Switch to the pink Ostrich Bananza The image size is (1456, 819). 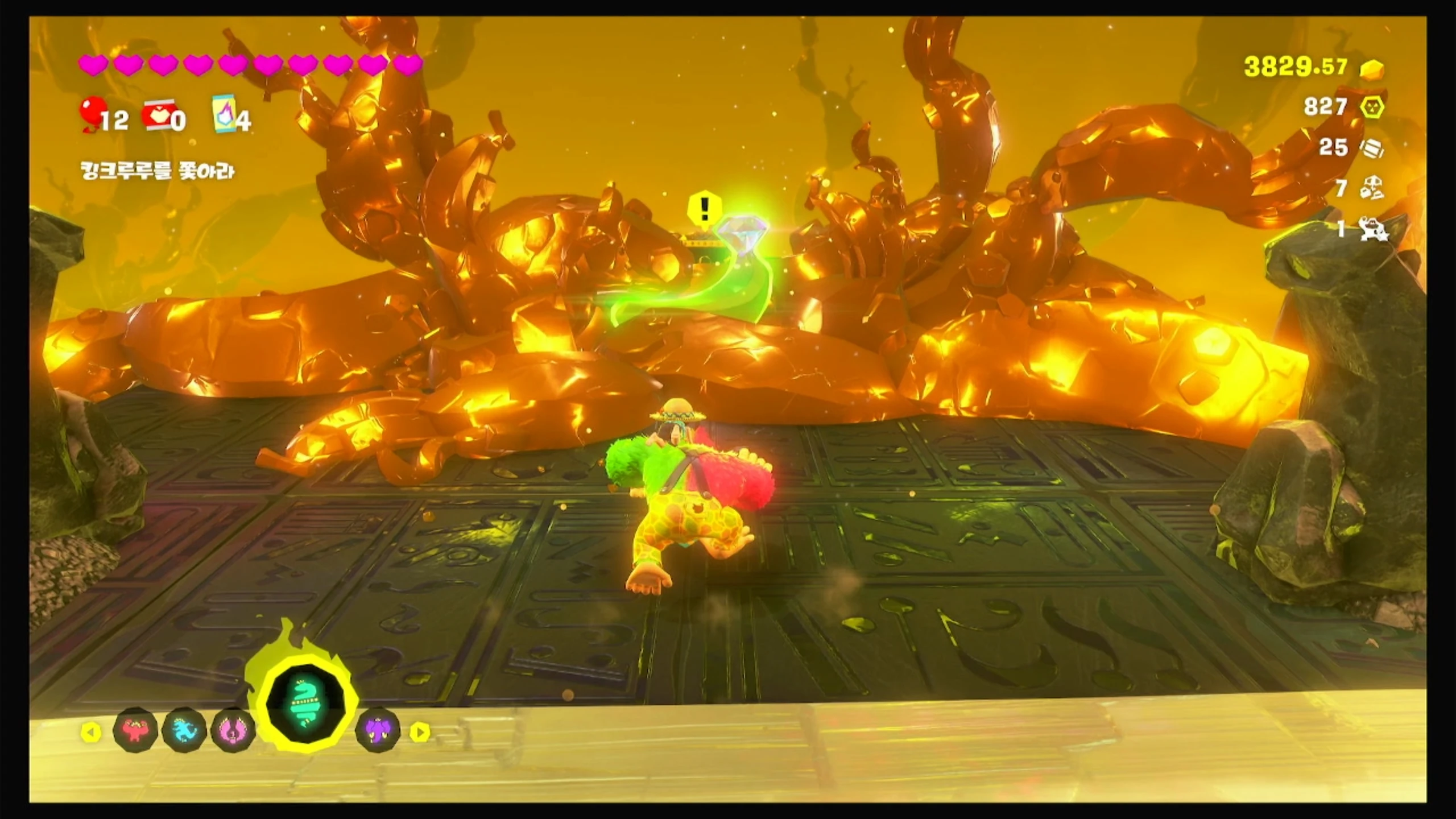pos(233,731)
